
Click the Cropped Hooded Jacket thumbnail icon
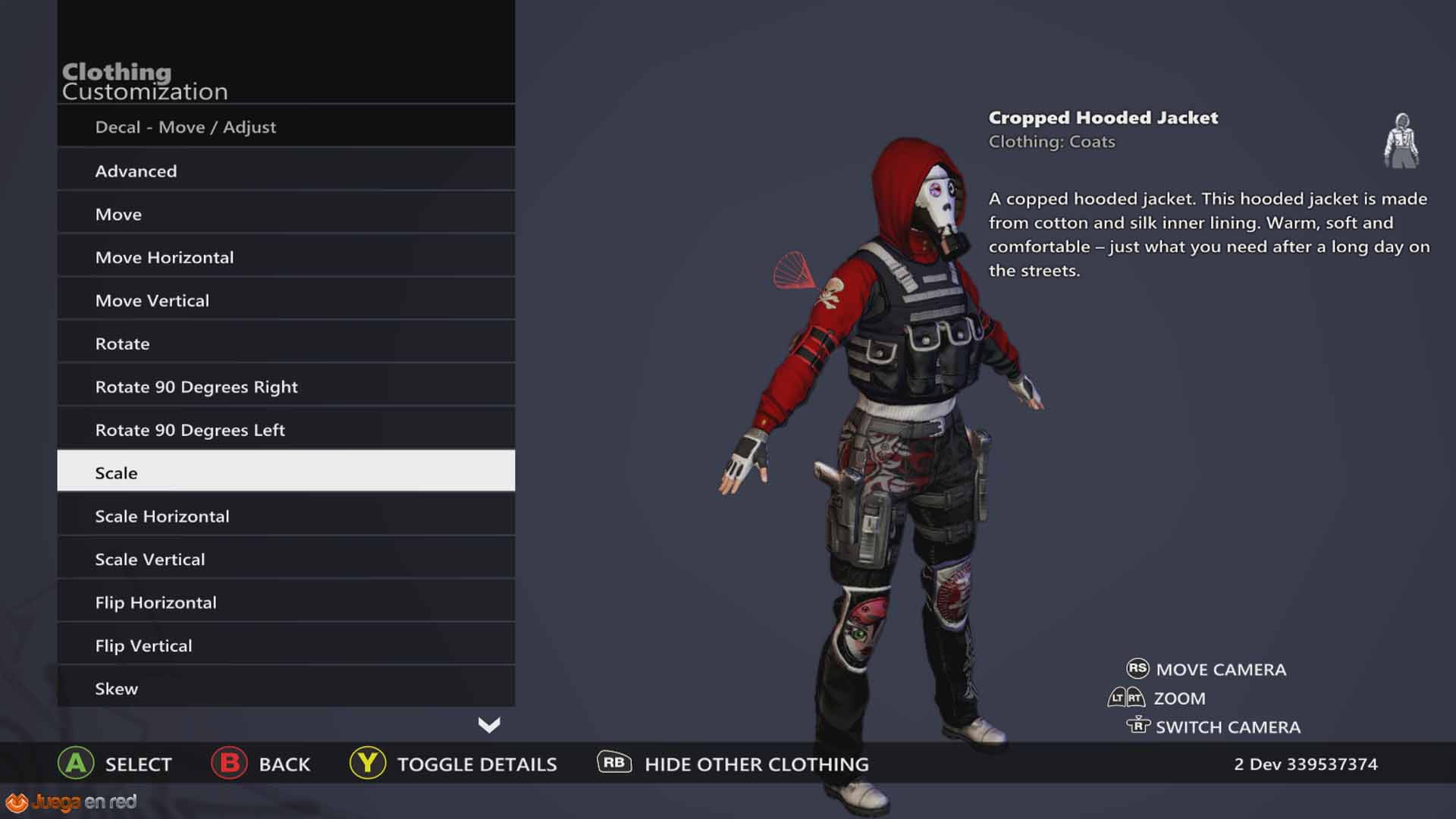click(x=1401, y=141)
